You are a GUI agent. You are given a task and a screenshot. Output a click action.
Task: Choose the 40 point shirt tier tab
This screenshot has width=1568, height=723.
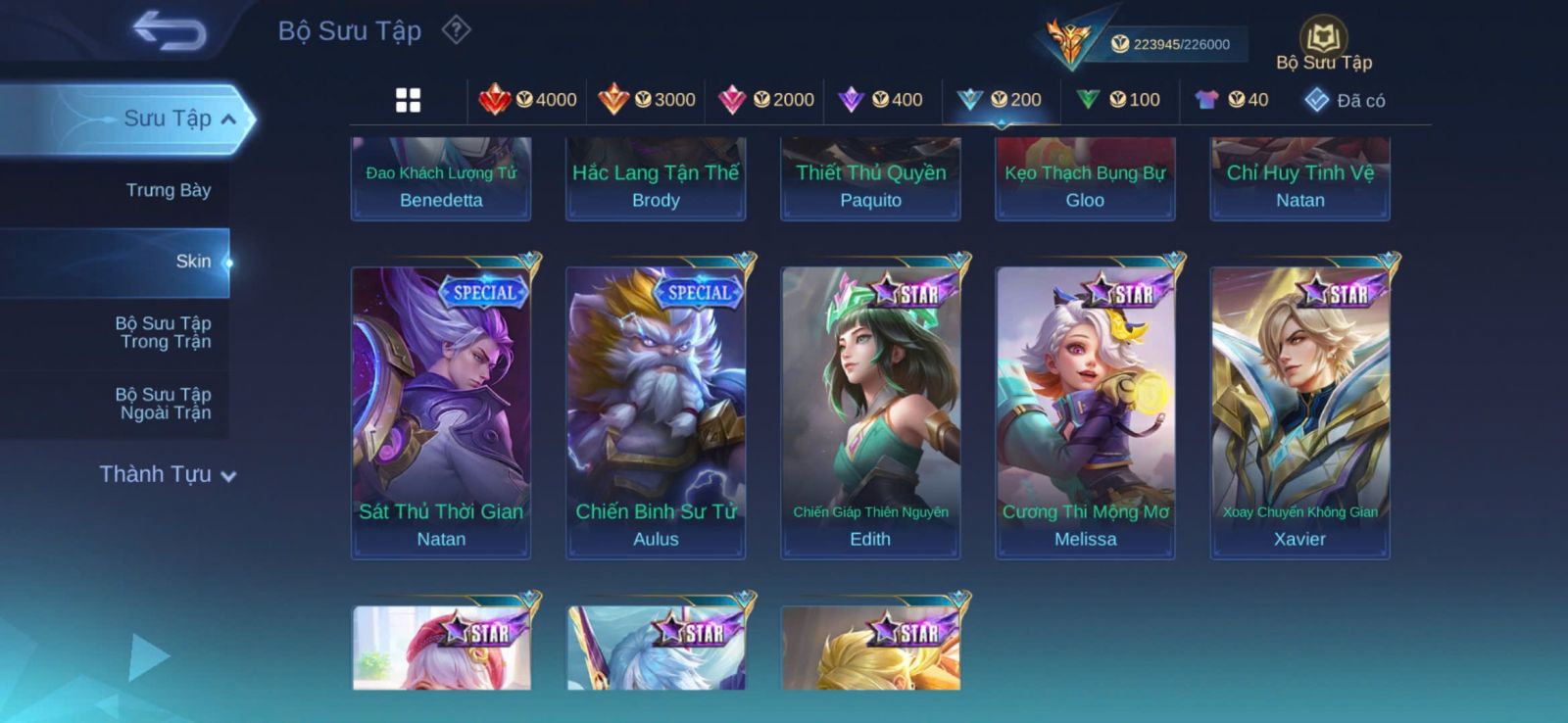tap(1232, 100)
